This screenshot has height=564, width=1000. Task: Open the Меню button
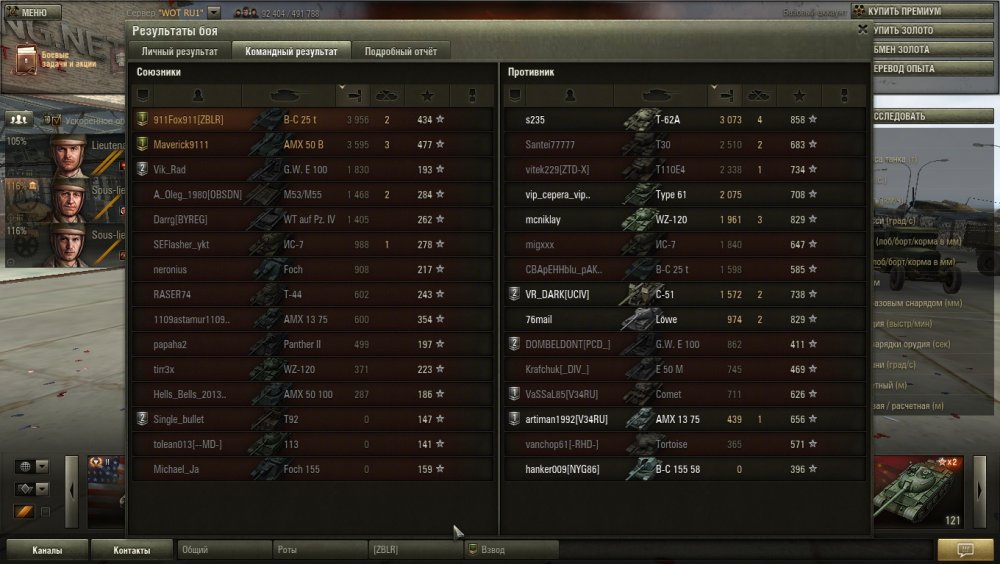pos(32,12)
